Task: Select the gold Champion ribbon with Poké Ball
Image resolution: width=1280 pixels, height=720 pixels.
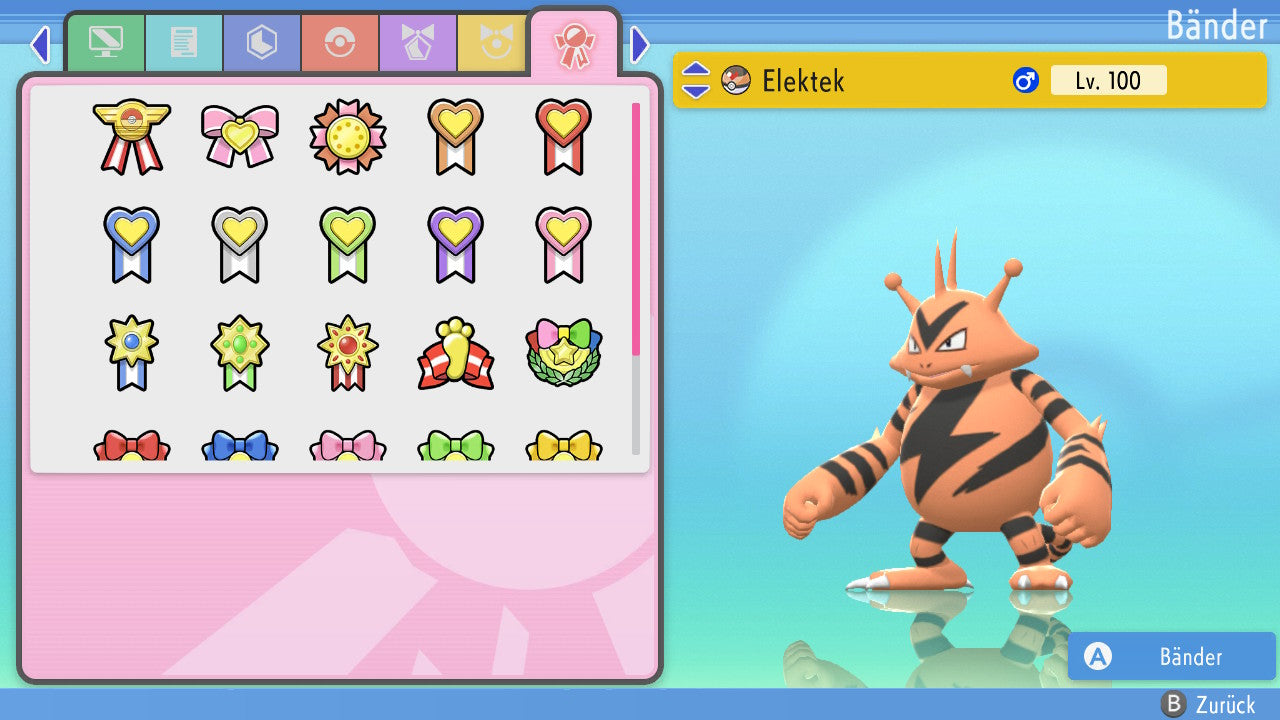Action: pyautogui.click(x=132, y=136)
